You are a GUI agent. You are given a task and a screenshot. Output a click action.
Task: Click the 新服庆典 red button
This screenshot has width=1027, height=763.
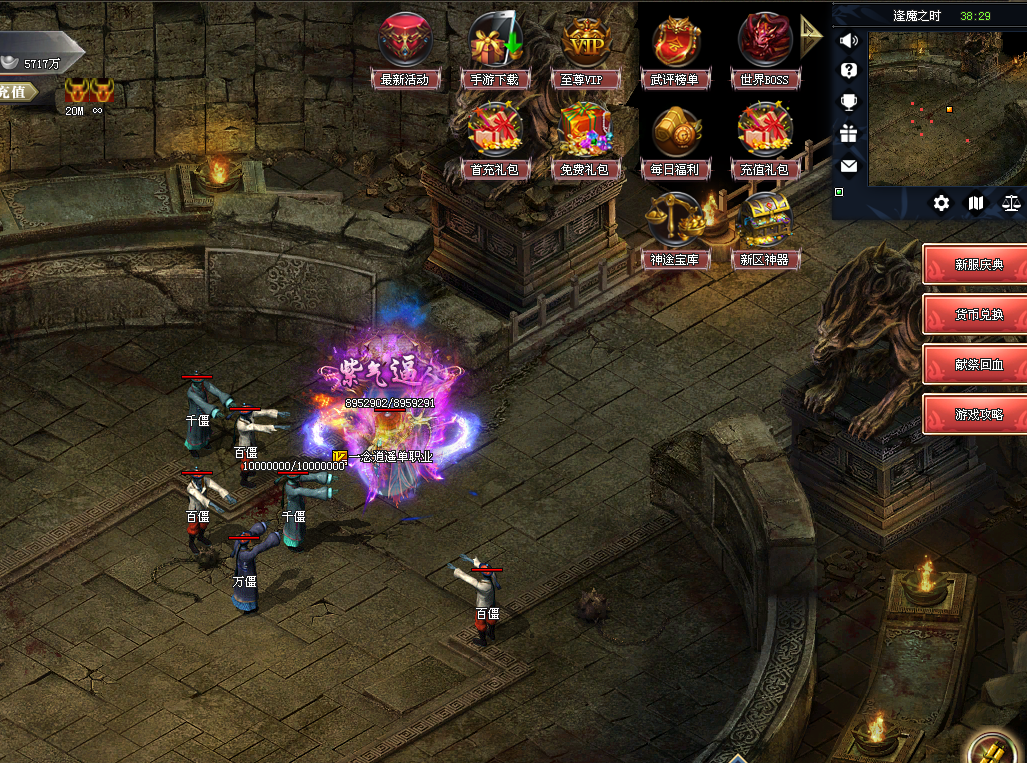tap(977, 265)
